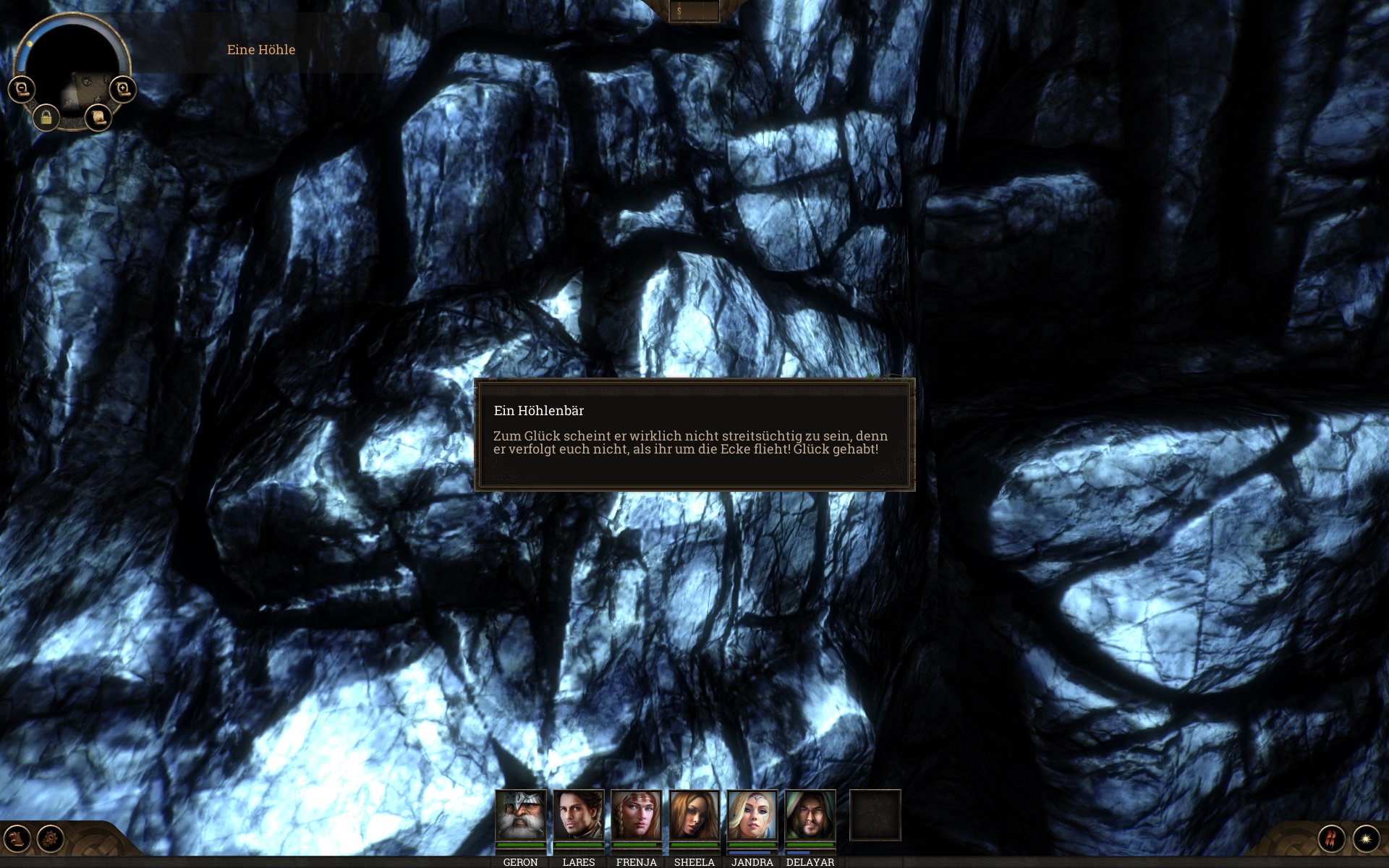Dismiss the Ein Höhlenbär message box
Viewport: 1389px width, 868px height.
[694, 435]
